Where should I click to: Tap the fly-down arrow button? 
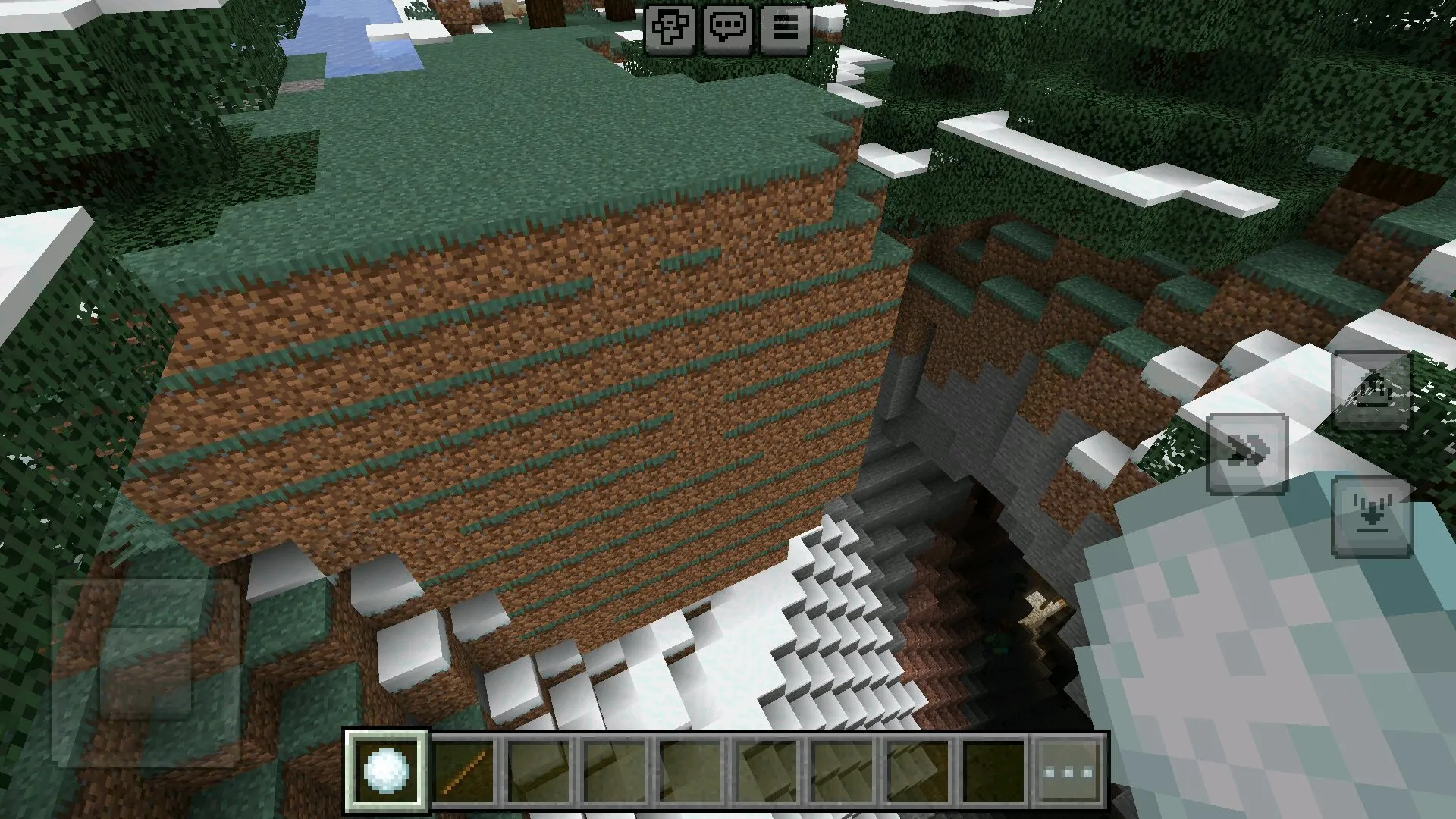[1371, 518]
